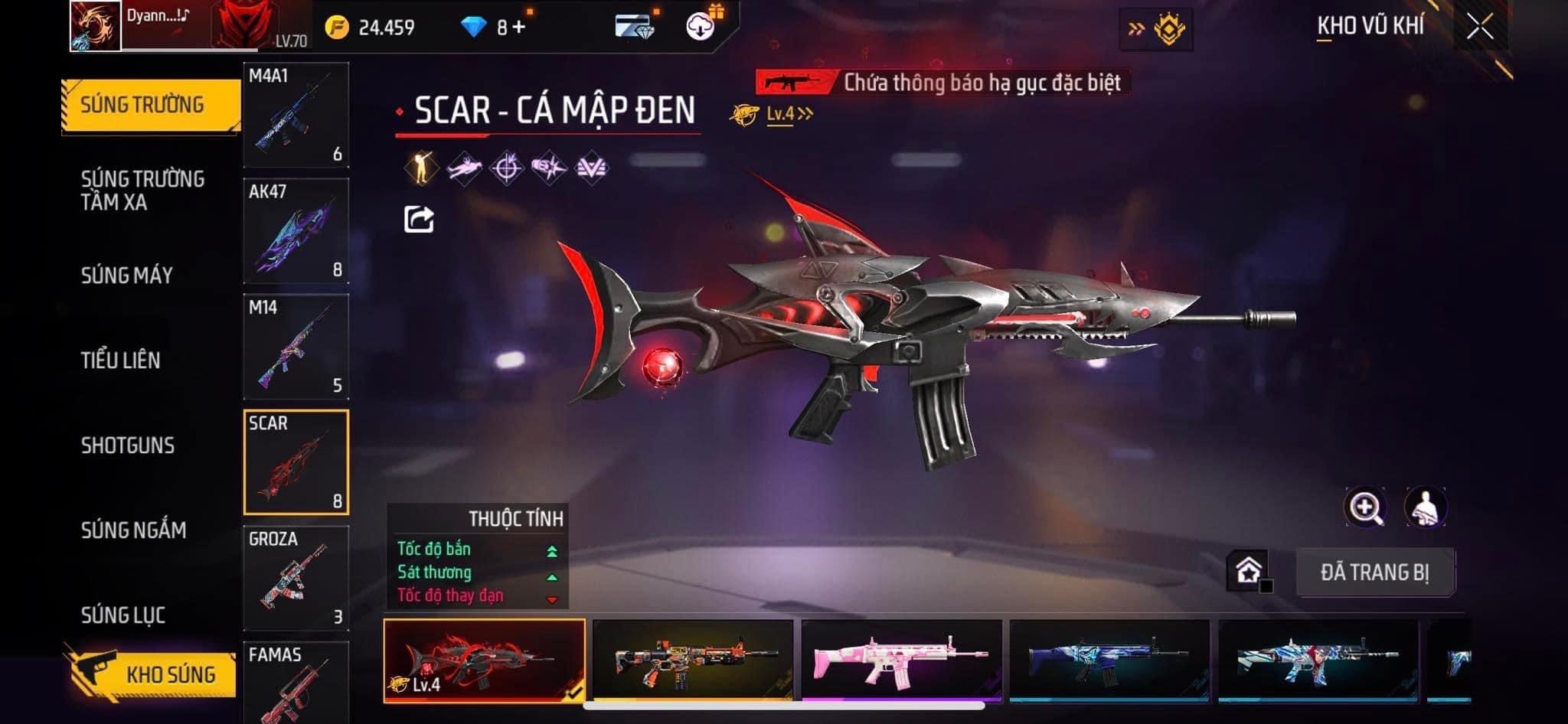Open the Súng Máy weapon category
The image size is (1568, 724).
click(x=127, y=276)
